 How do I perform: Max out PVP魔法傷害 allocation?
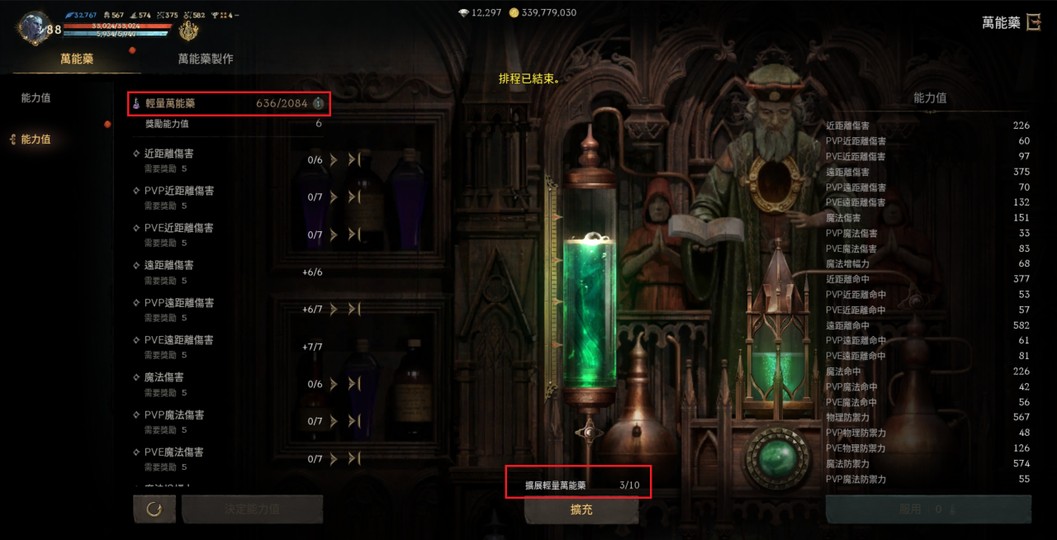[353, 422]
